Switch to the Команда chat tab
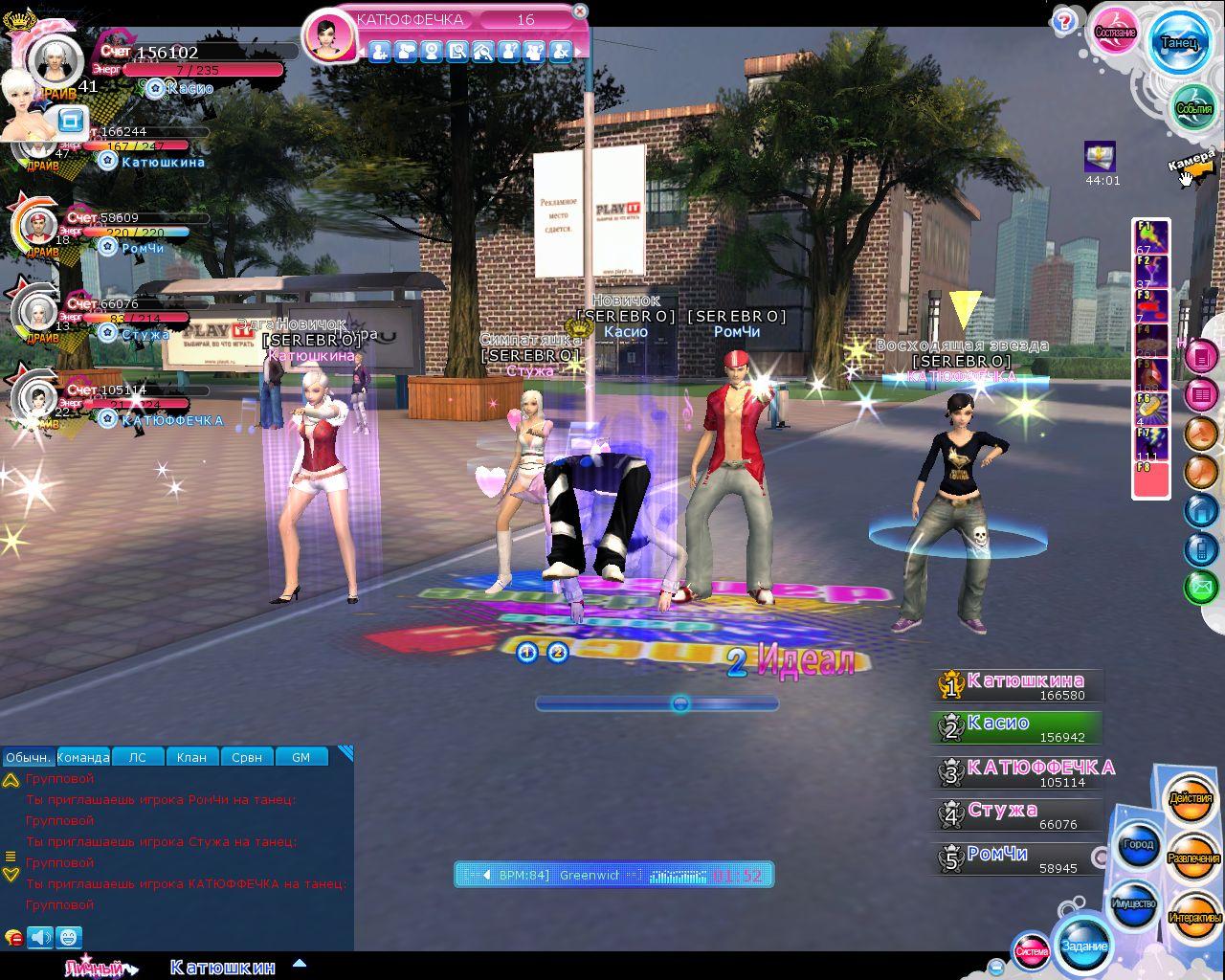1225x980 pixels. (x=83, y=757)
